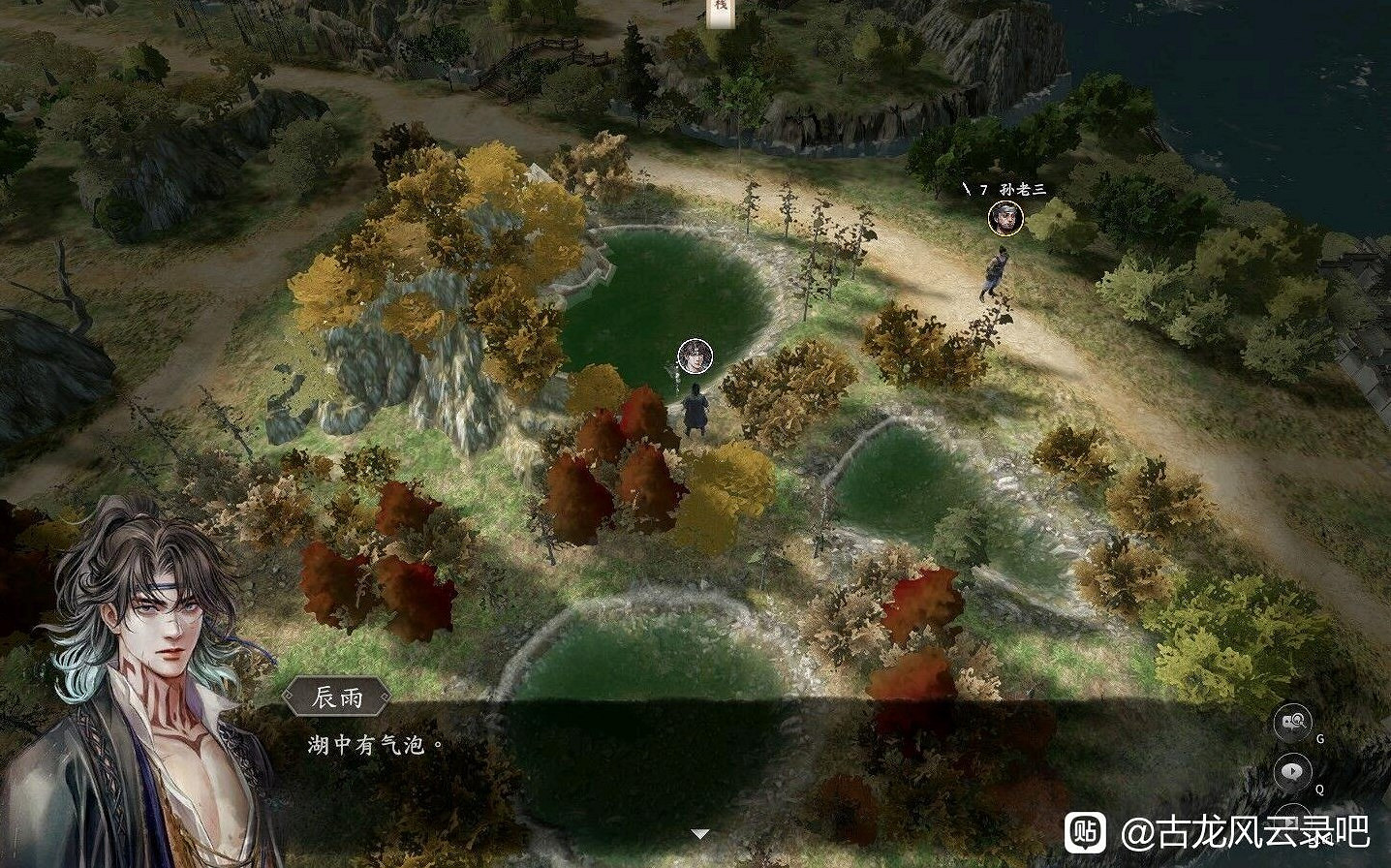Toggle the glowing ring around Sun Laosan's portrait
The image size is (1391, 868).
click(x=1005, y=219)
